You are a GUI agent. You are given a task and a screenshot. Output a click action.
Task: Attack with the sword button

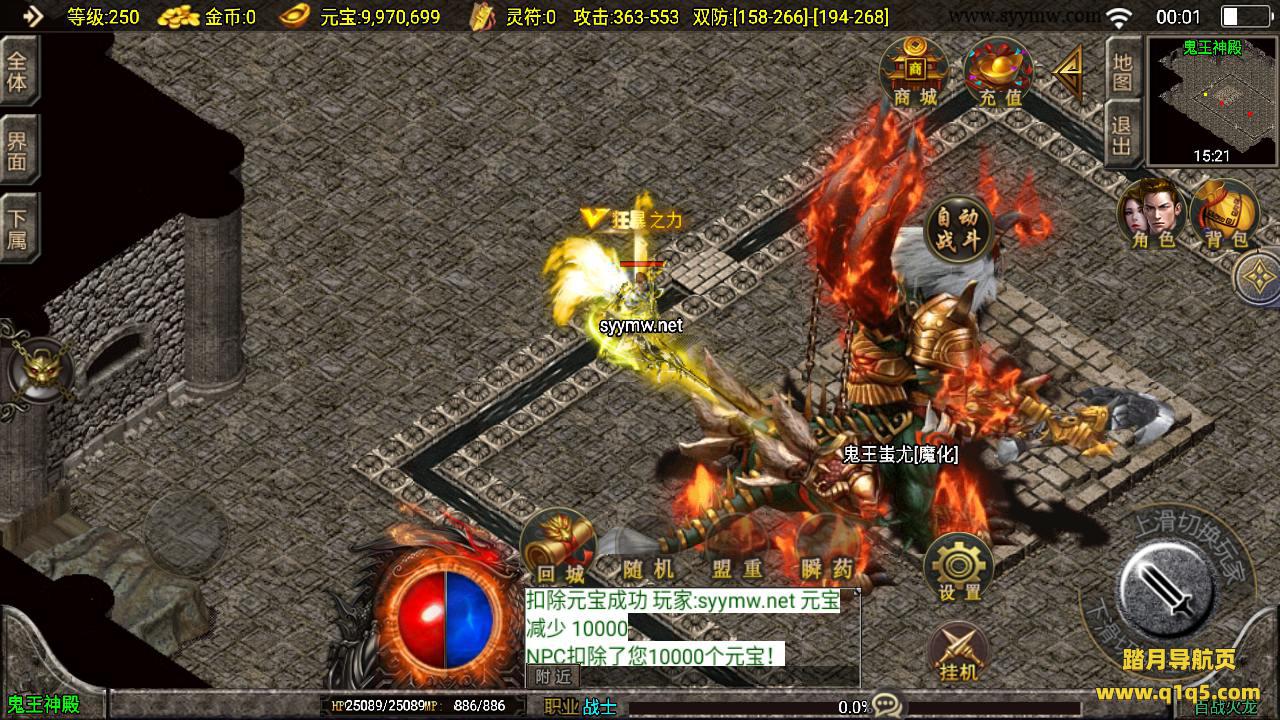coord(1167,586)
